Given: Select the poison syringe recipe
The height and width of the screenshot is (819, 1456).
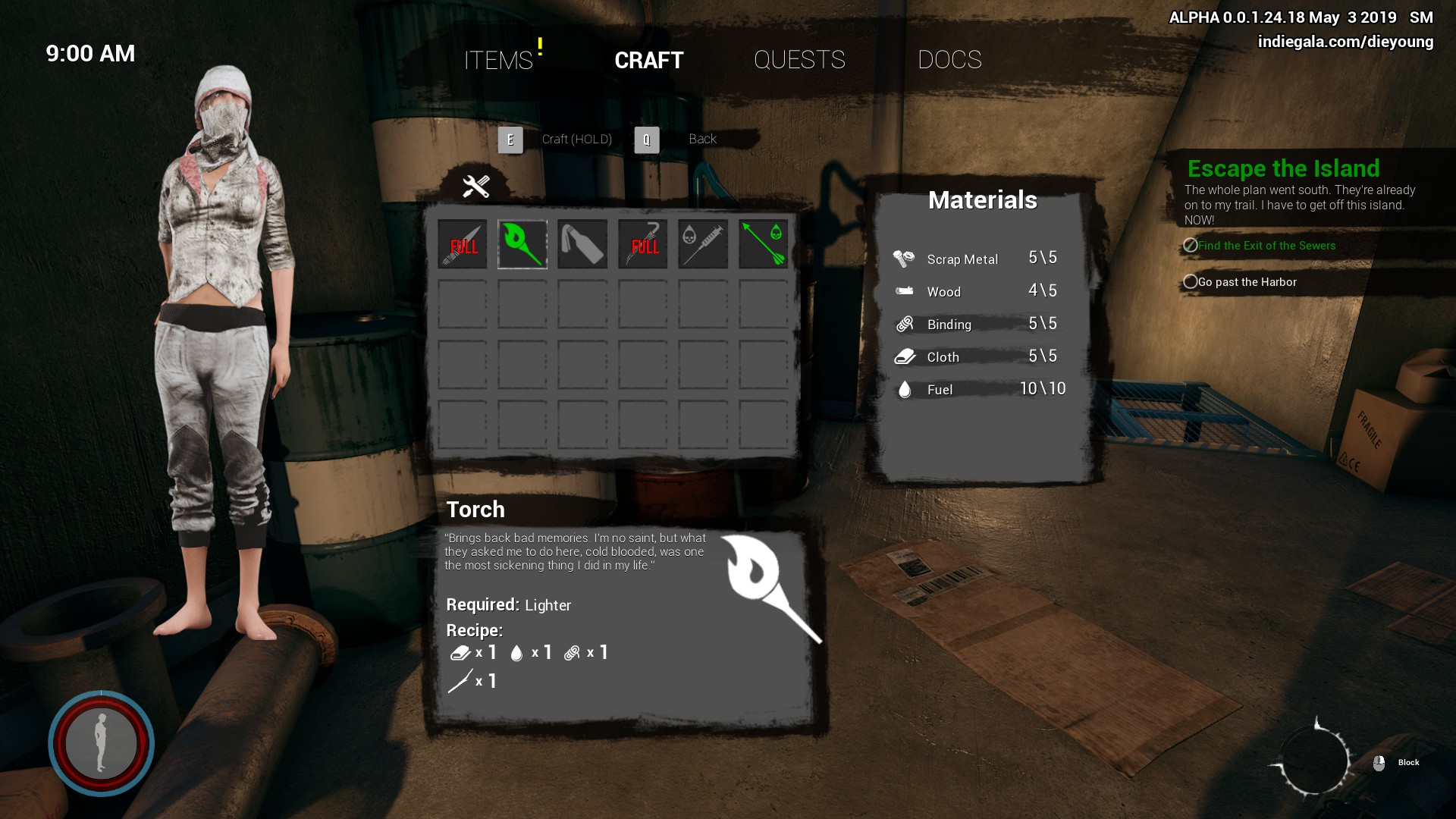Looking at the screenshot, I should (703, 244).
